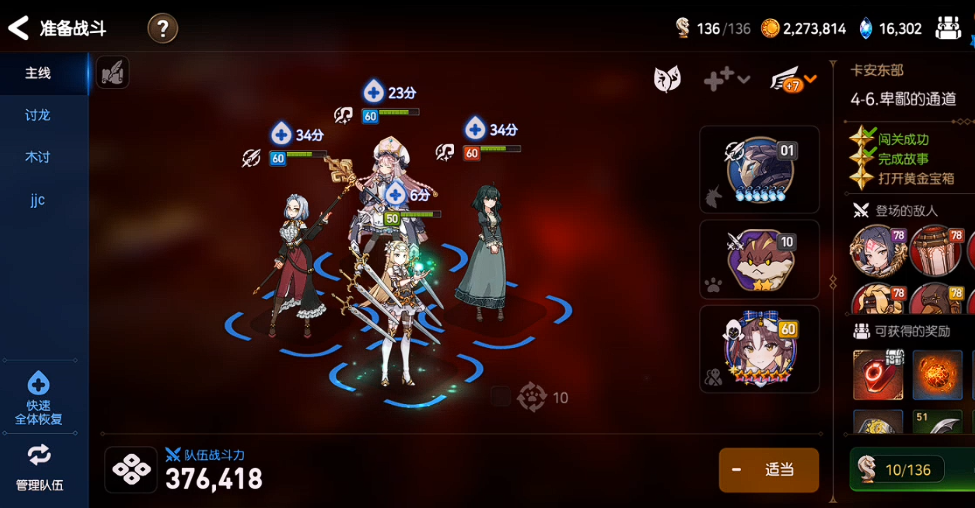975x508 pixels.
Task: Go back using the arrow beside 准备战斗
Action: point(18,28)
